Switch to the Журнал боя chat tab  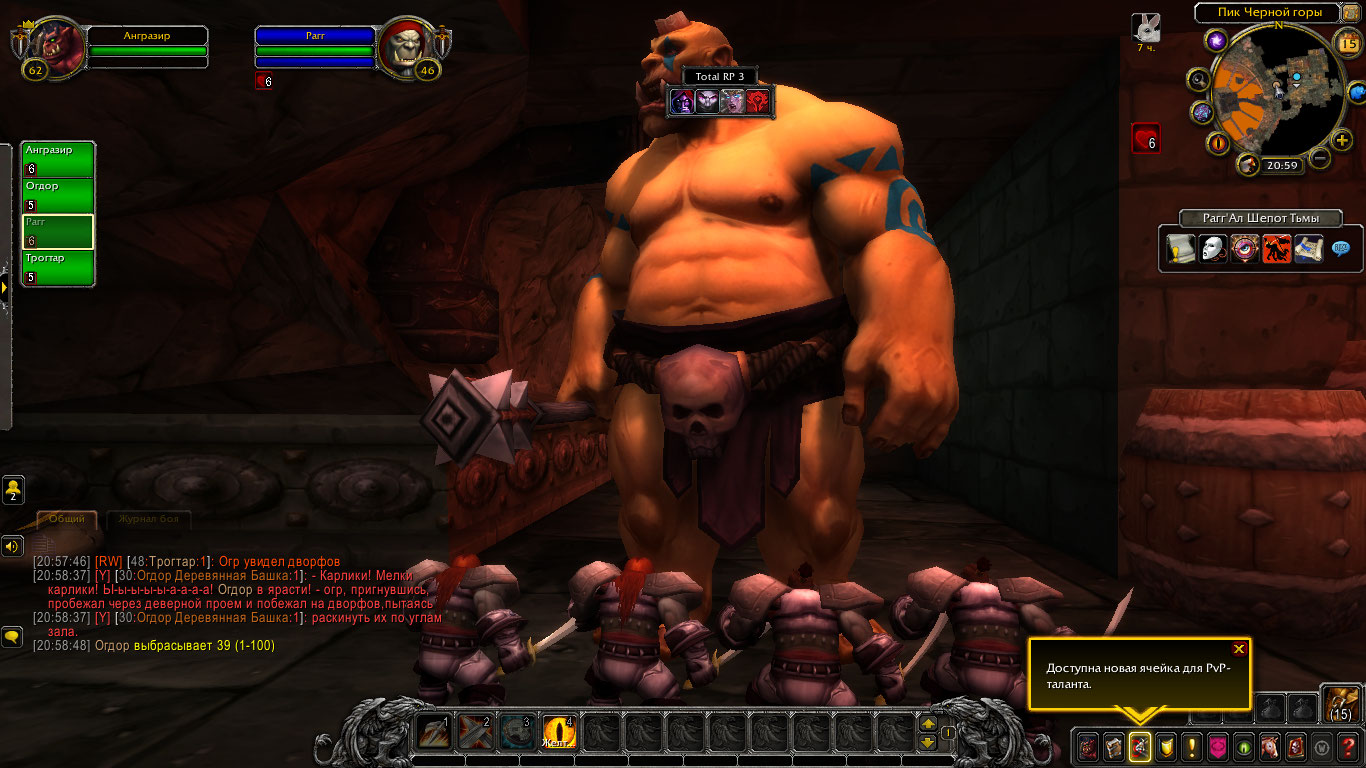click(x=148, y=520)
